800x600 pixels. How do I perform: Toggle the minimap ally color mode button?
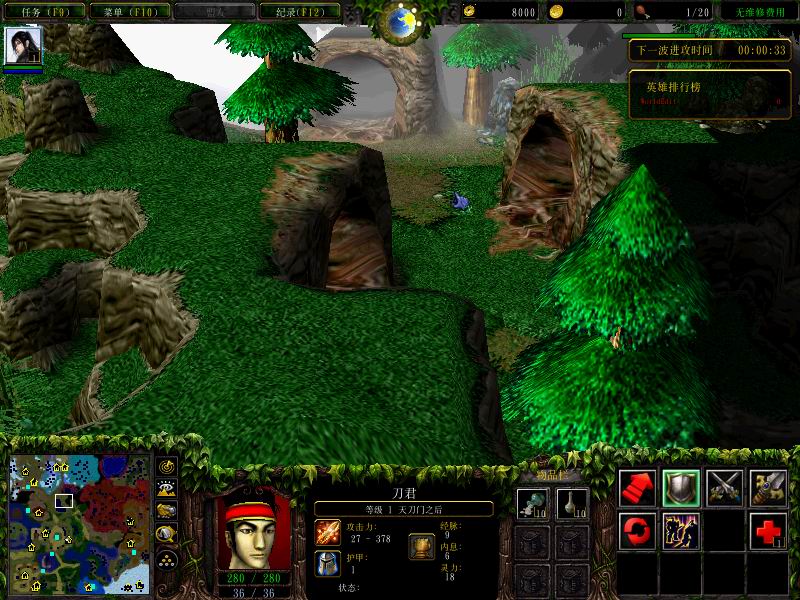tap(166, 510)
